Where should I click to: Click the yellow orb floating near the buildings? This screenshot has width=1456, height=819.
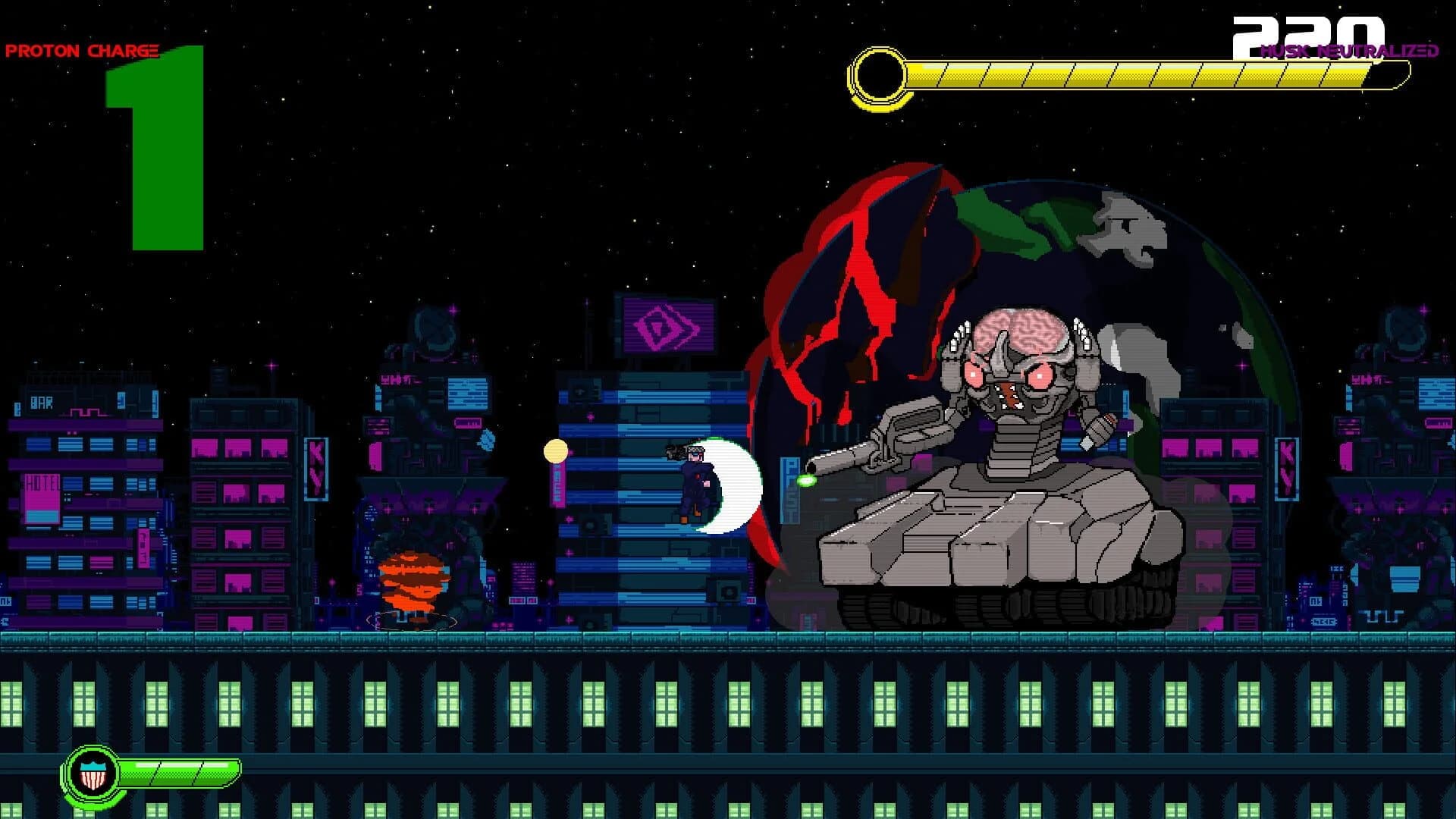pos(554,450)
